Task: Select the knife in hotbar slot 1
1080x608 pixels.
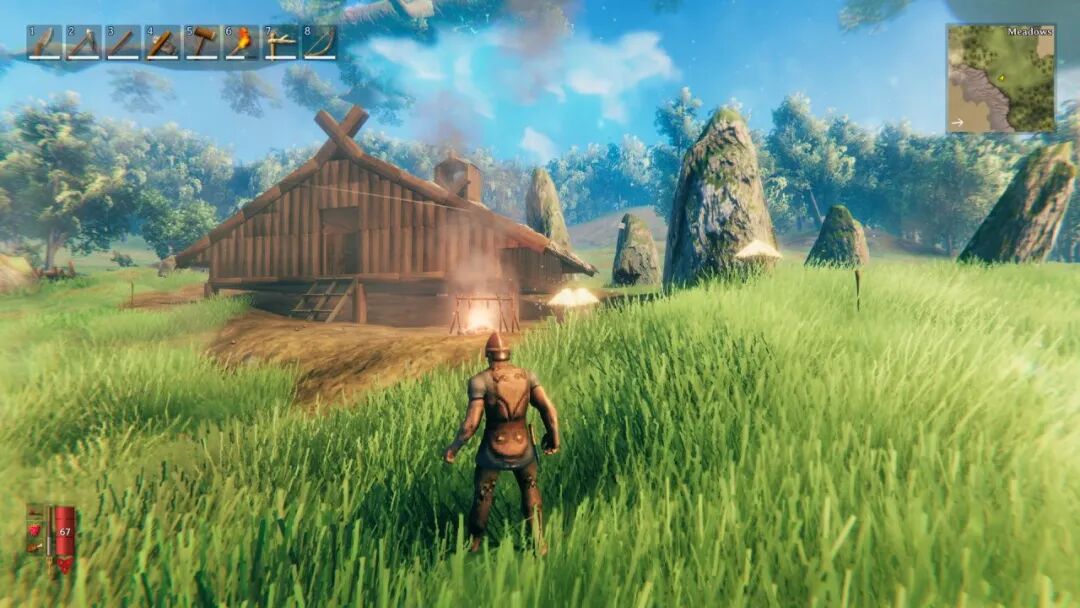Action: tap(44, 43)
